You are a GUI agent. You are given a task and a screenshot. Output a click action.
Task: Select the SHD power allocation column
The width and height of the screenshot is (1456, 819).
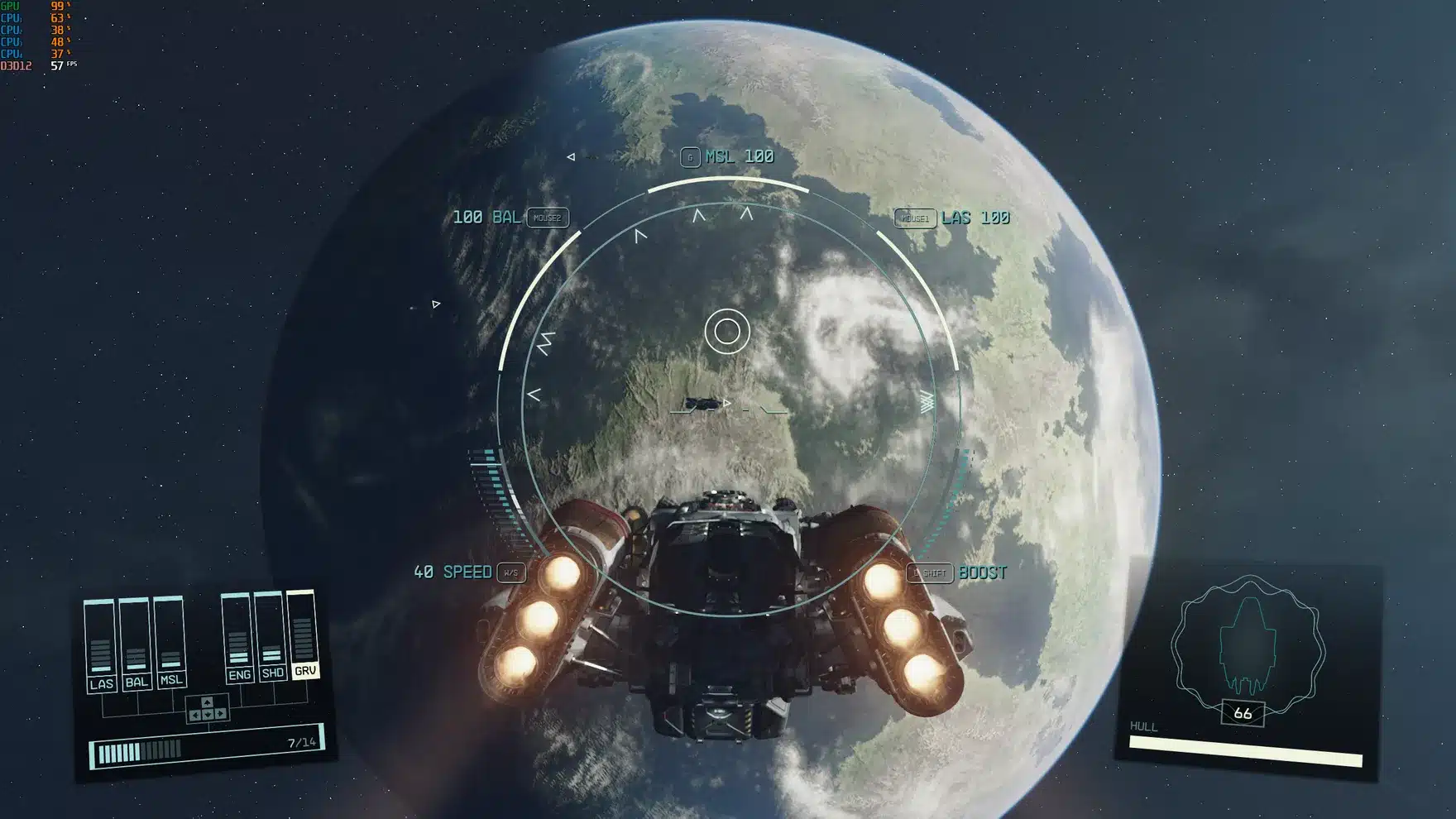click(272, 673)
